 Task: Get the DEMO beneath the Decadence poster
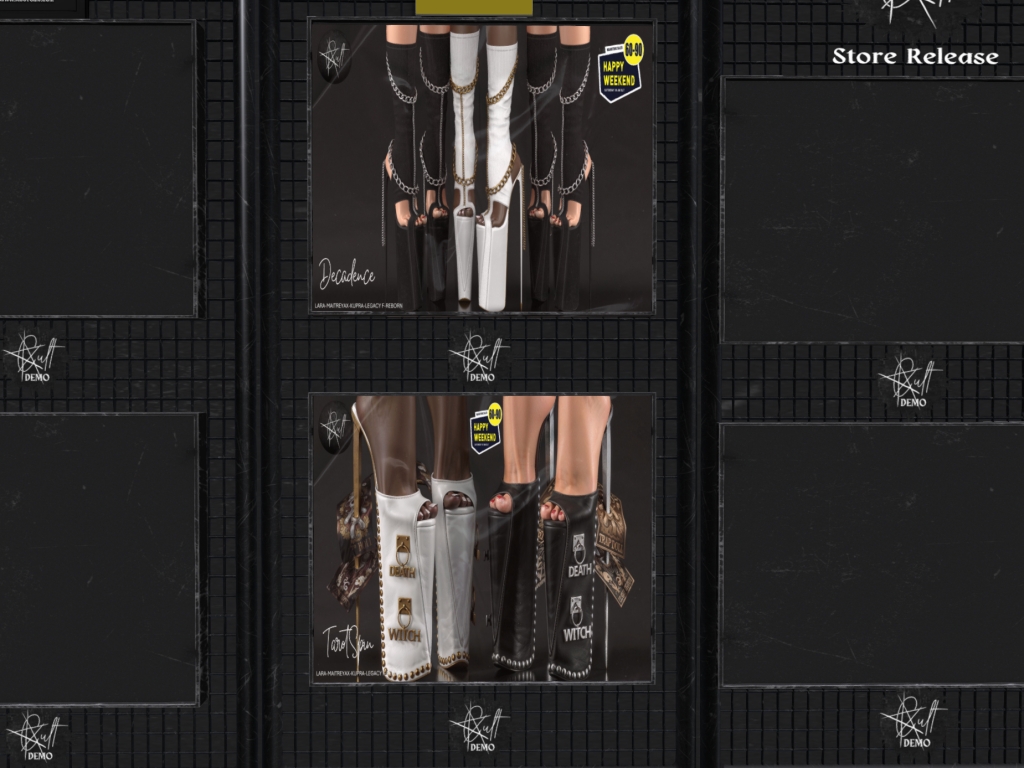480,357
